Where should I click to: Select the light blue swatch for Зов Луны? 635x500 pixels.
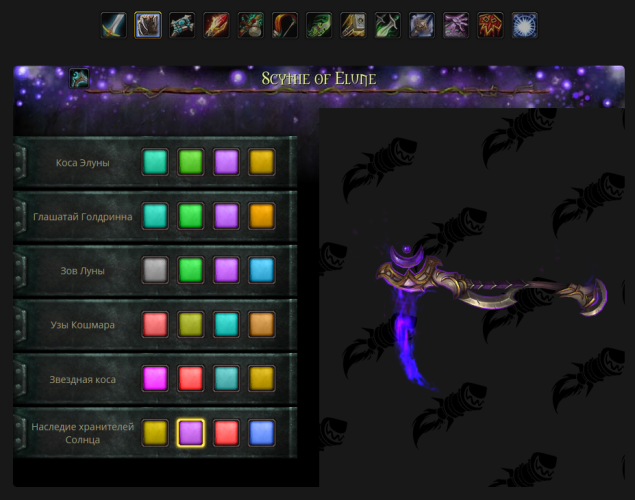coord(262,270)
